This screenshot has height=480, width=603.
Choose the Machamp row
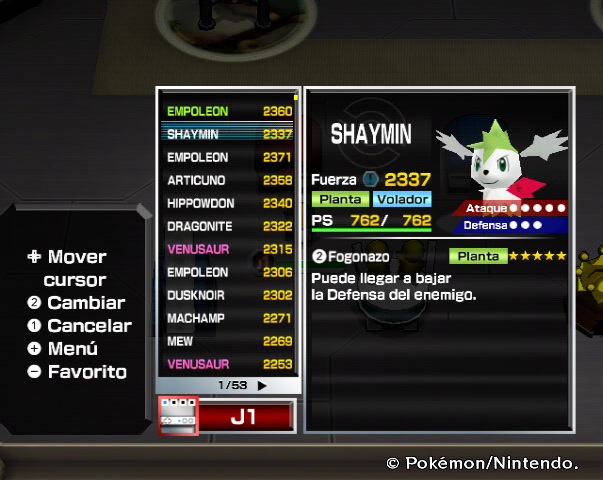pos(229,318)
